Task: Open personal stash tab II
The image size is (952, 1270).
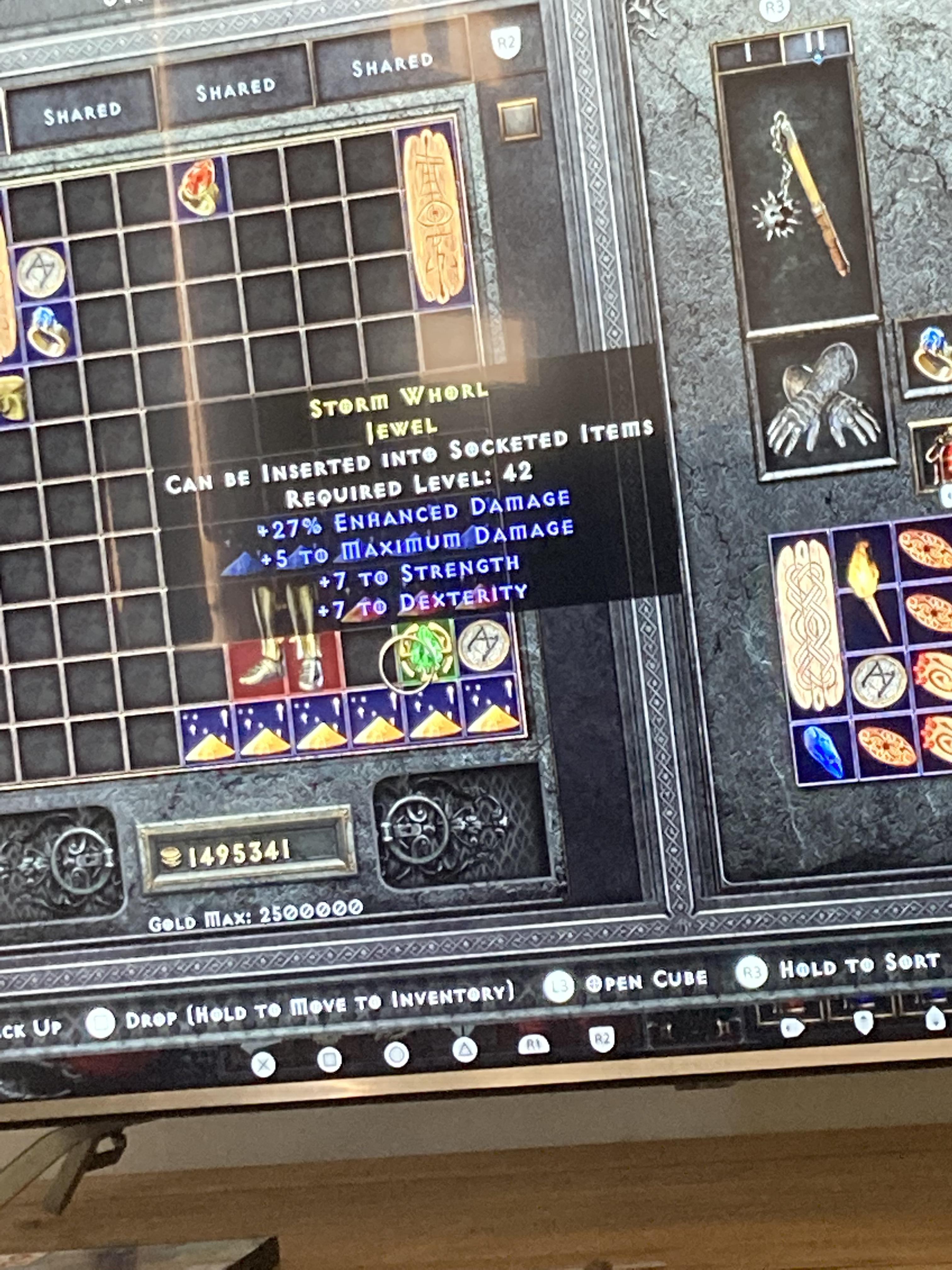Action: pyautogui.click(x=815, y=46)
